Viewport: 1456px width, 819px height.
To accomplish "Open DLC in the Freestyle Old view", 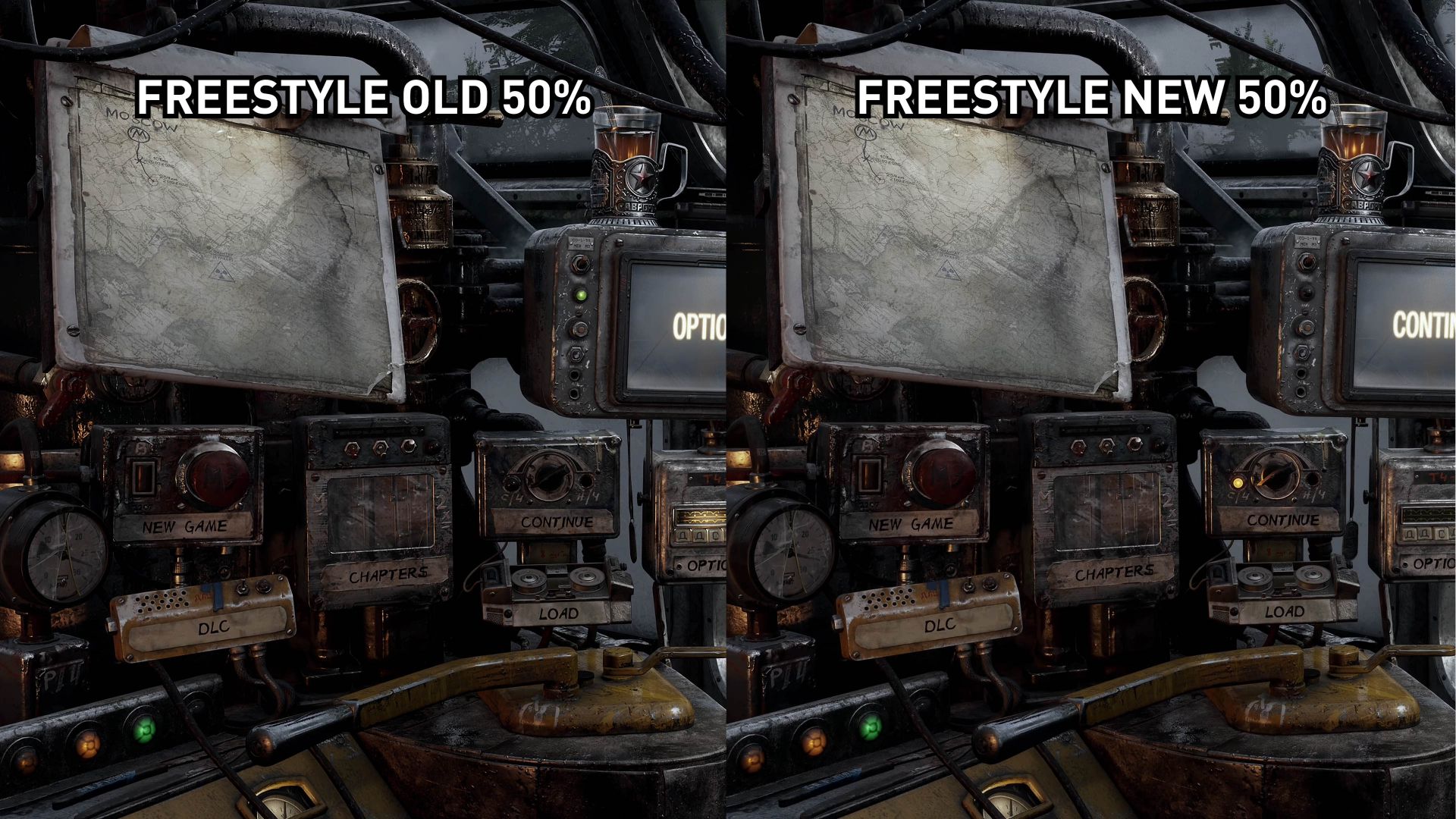I will [213, 627].
